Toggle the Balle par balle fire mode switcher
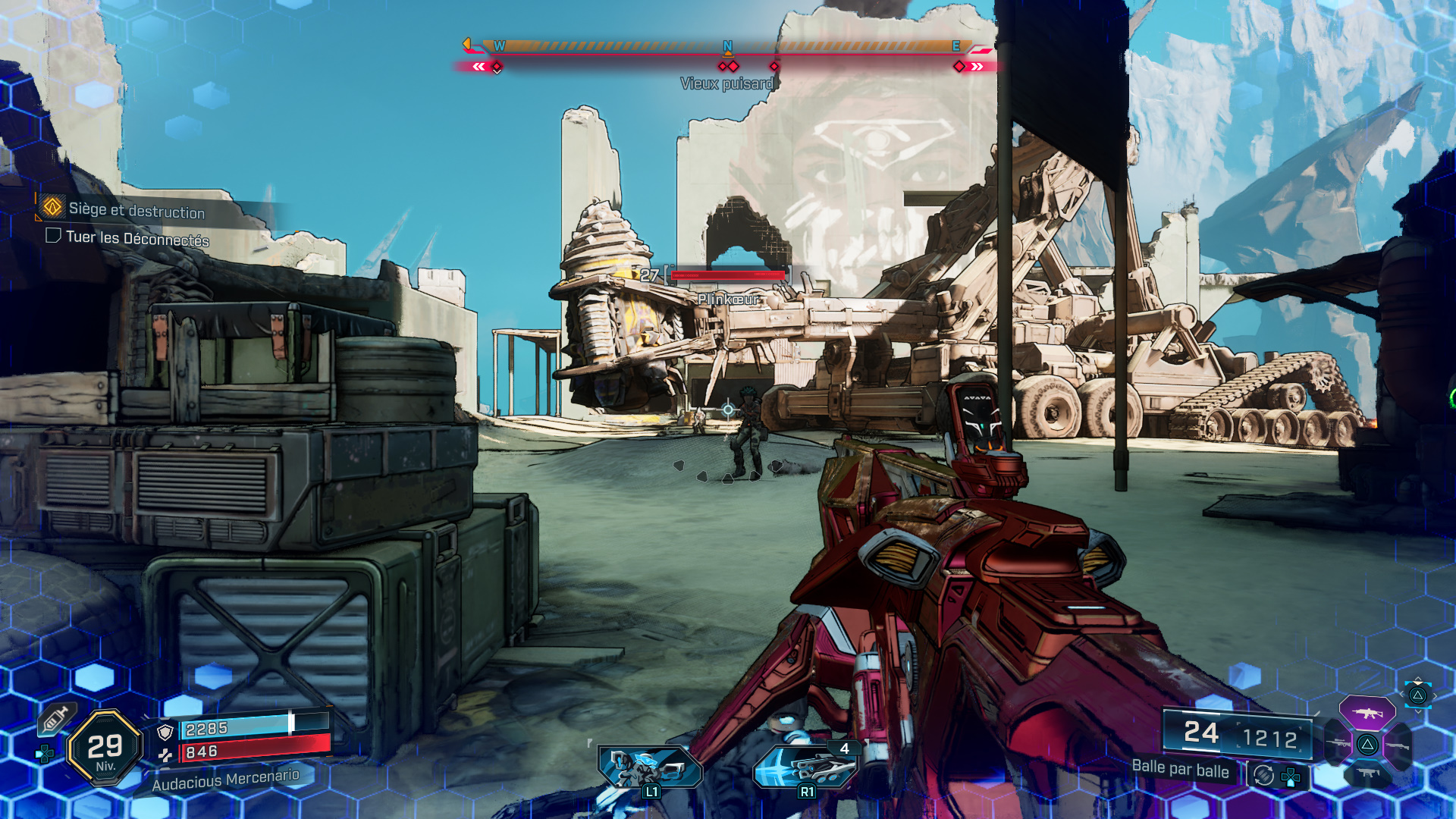The image size is (1456, 819). tap(1263, 776)
